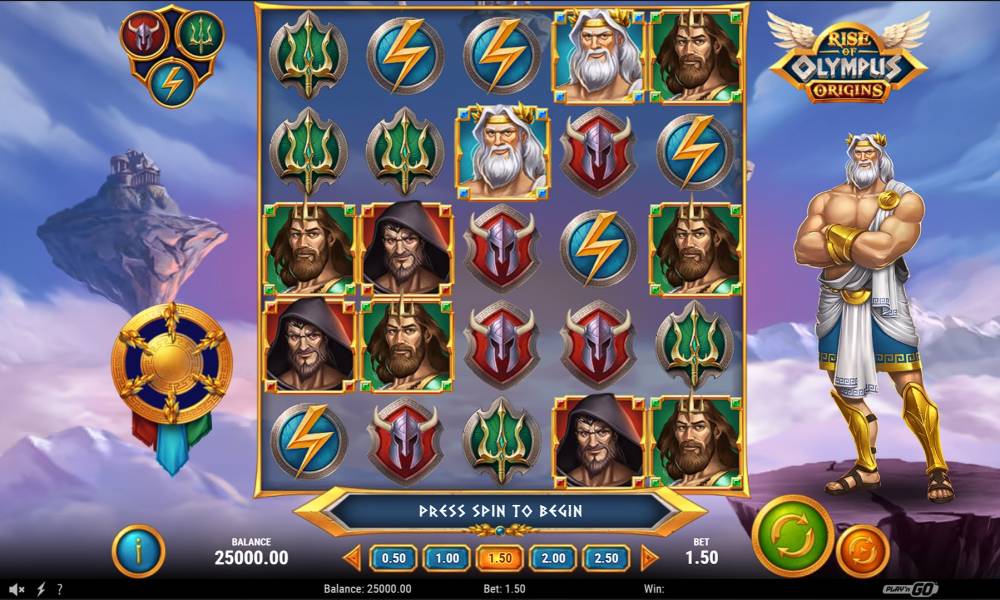Set the bet to 2.00

[553, 558]
